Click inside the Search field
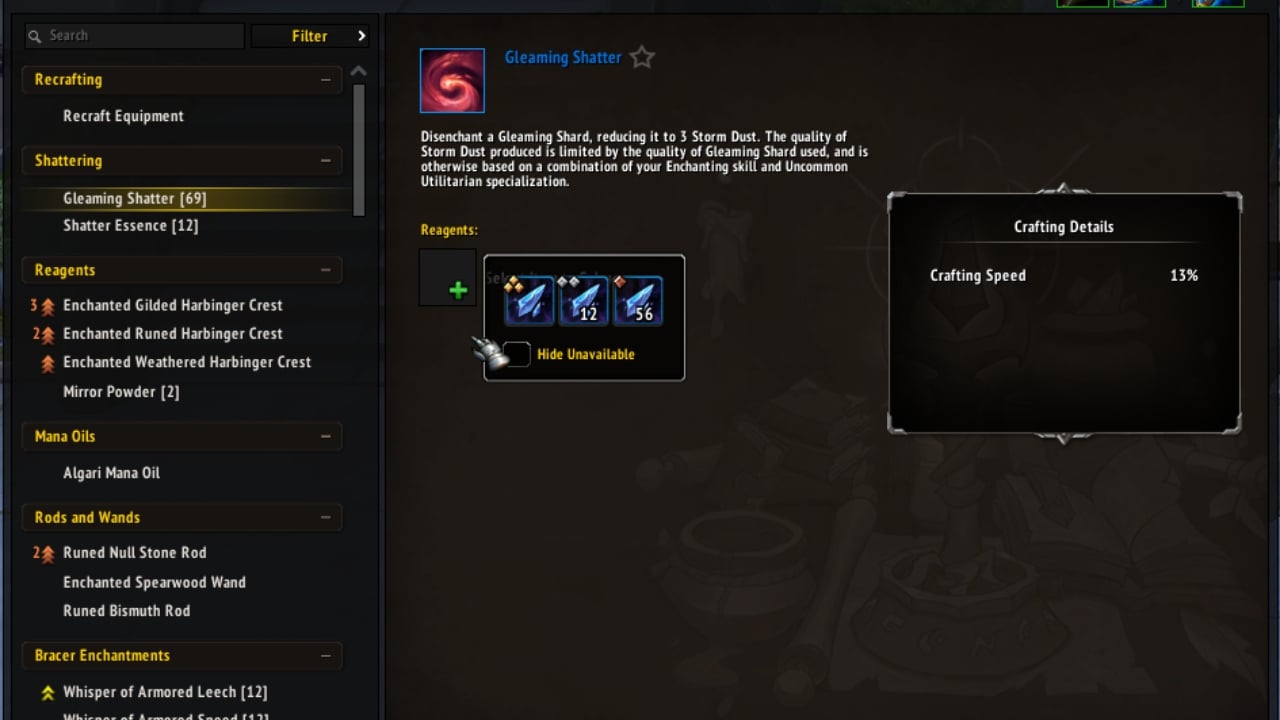 pos(134,35)
